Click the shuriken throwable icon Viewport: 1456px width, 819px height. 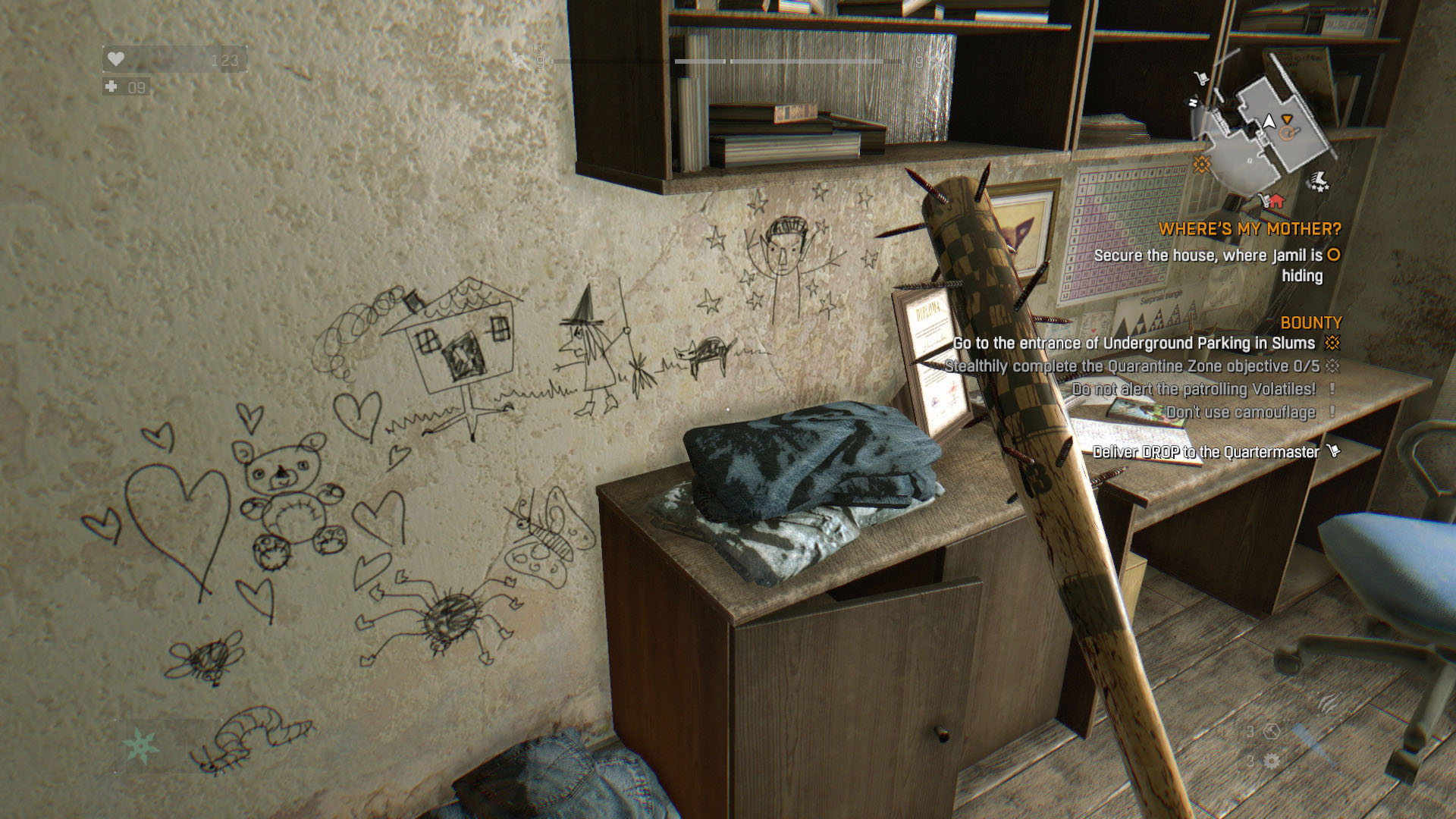pyautogui.click(x=141, y=745)
